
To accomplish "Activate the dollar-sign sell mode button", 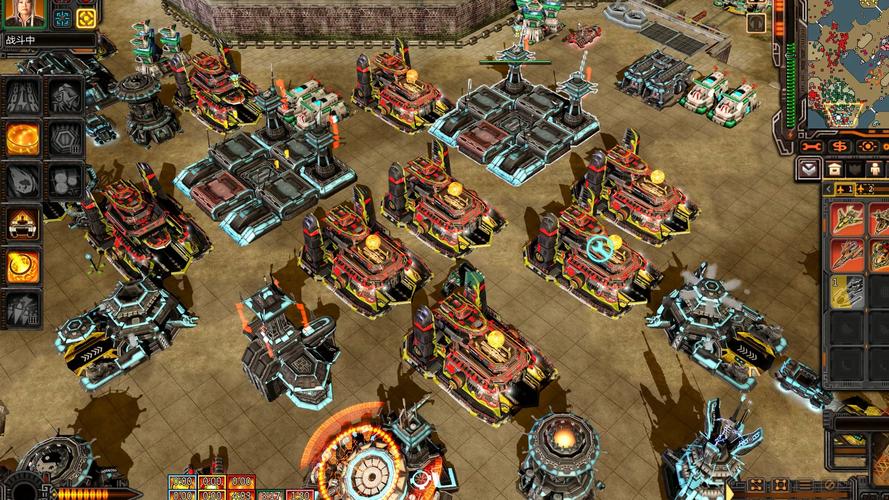I will tap(841, 147).
